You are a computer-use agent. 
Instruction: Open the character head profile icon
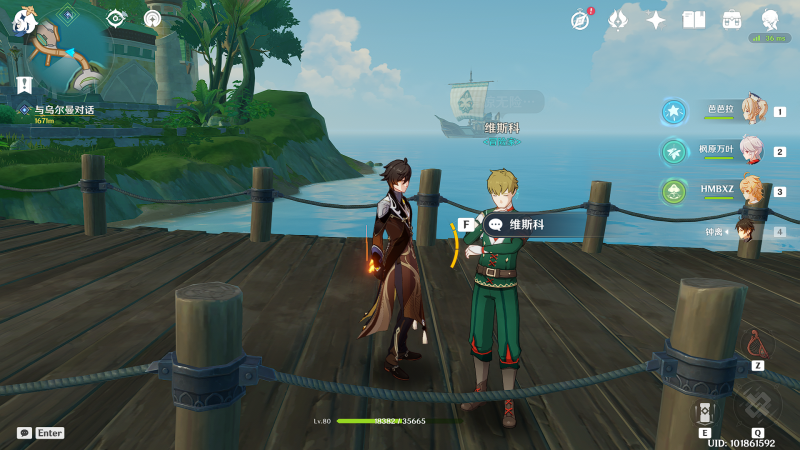tap(770, 18)
